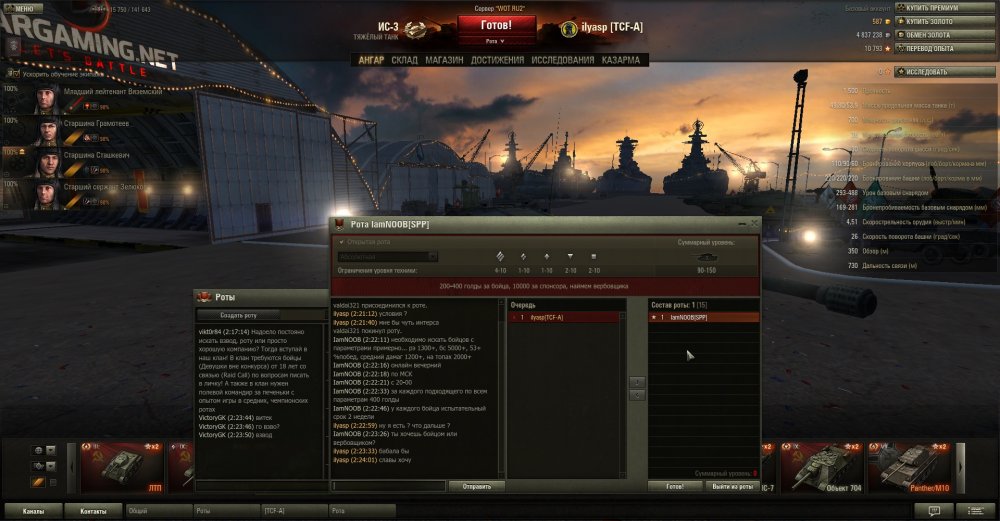
Task: Close the Рота IamNOOB[SPP] window
Action: click(754, 224)
